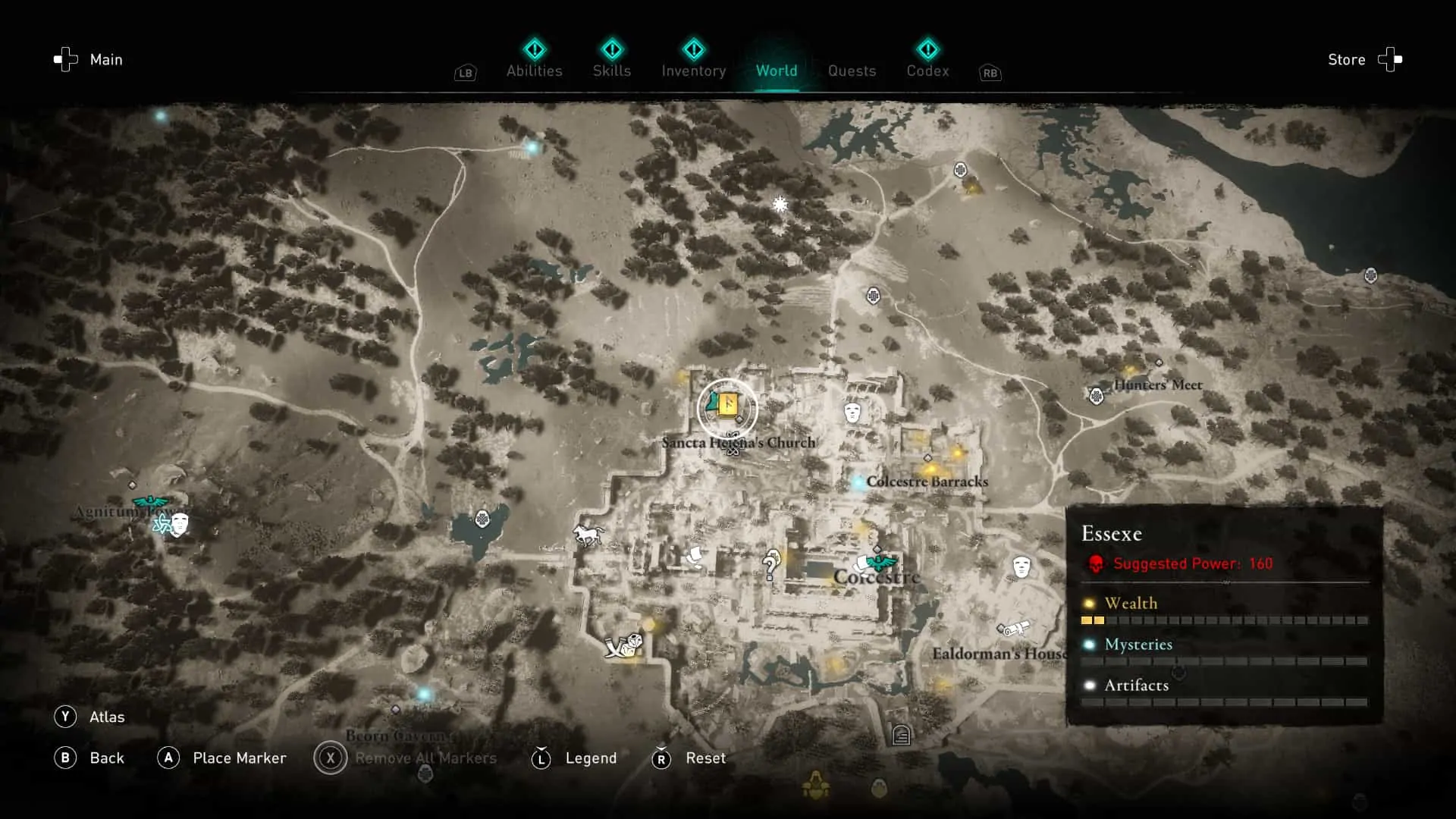Select the Sancta Helena's Church fast travel marker
This screenshot has height=819, width=1456.
726,408
